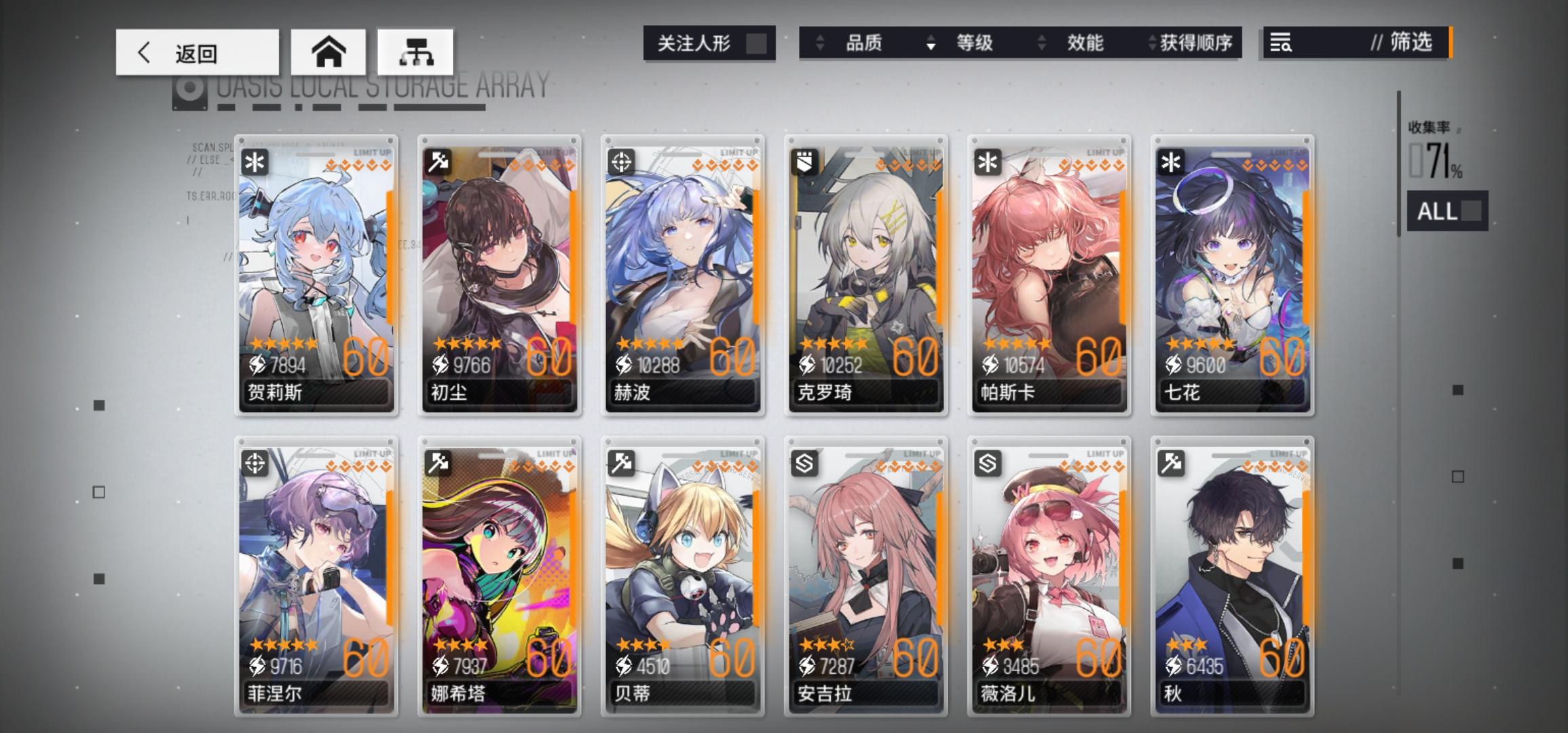Image resolution: width=1568 pixels, height=733 pixels.
Task: Toggle the 关注人形 checkbox
Action: click(x=755, y=42)
